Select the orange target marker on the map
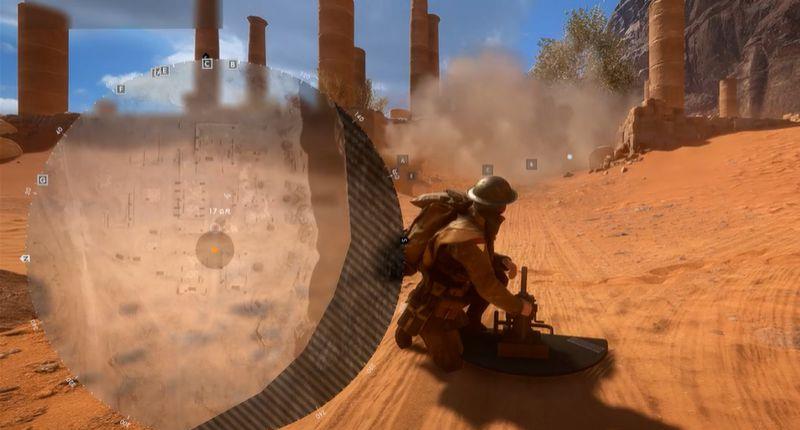Screen dimensions: 800x430 coord(214,249)
